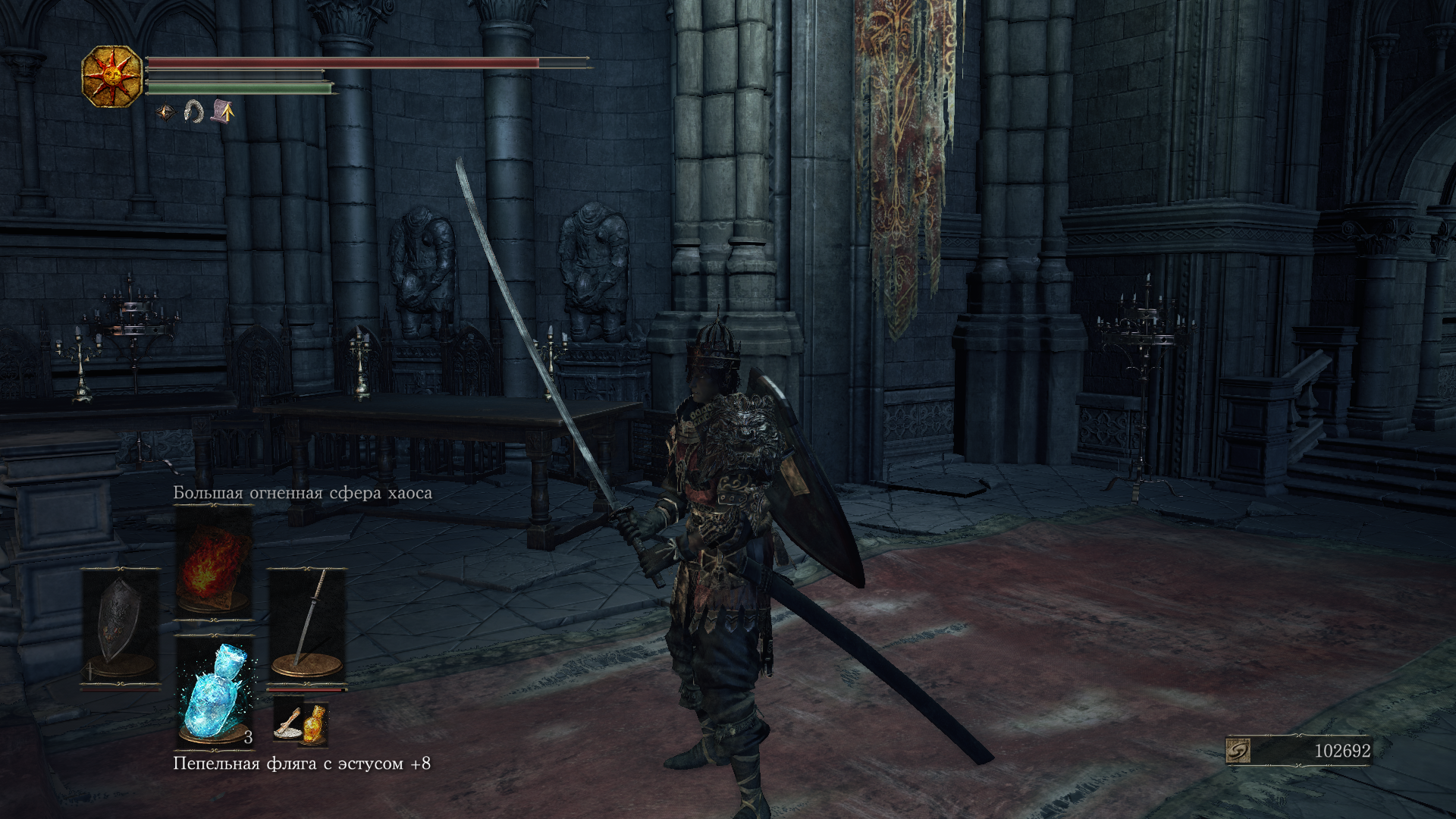Image resolution: width=1456 pixels, height=819 pixels.
Task: Choose the Great Chaos Fire Orb spell slot
Action: [x=214, y=561]
